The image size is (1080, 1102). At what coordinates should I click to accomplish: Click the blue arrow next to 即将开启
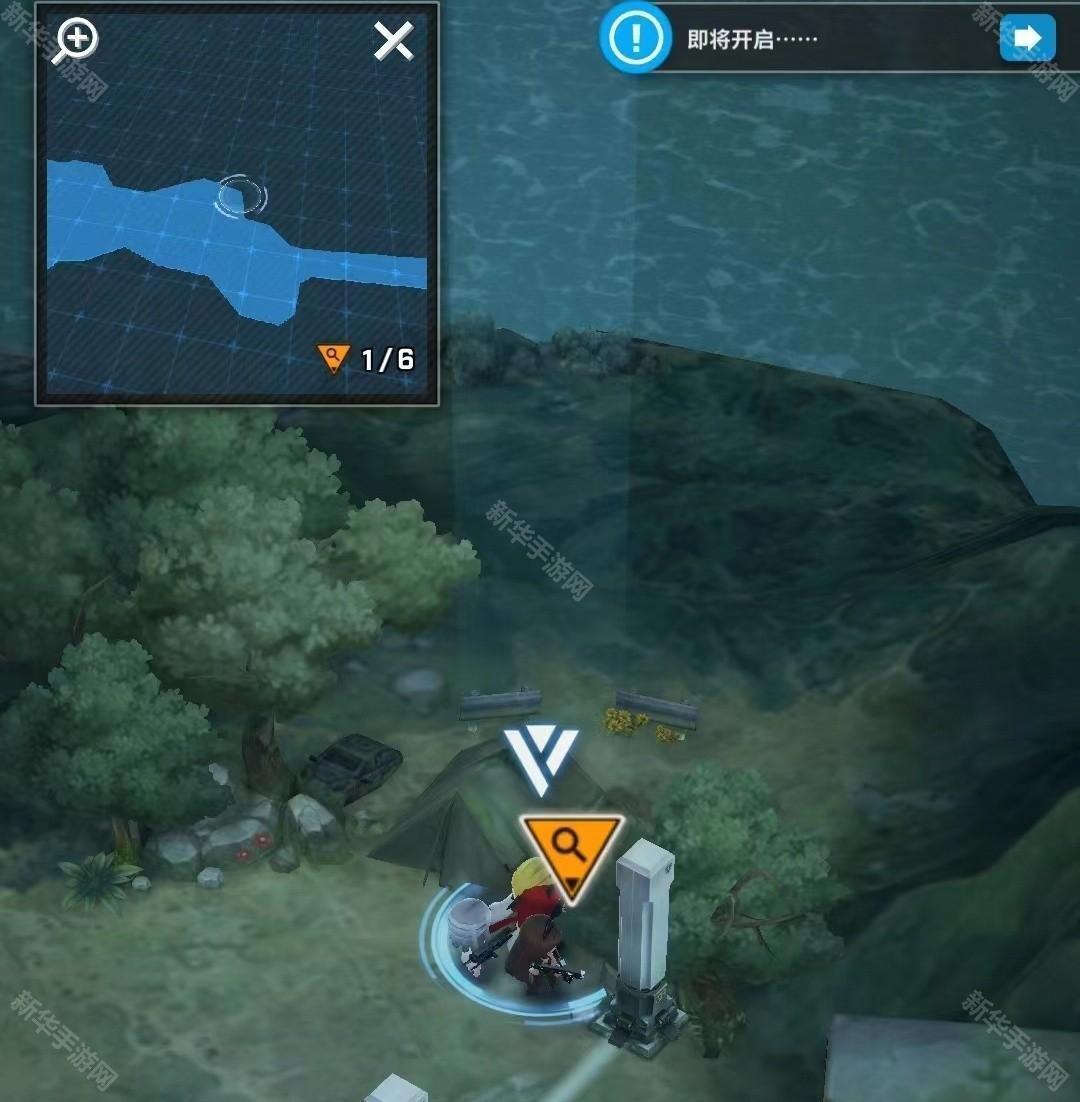[x=1027, y=38]
